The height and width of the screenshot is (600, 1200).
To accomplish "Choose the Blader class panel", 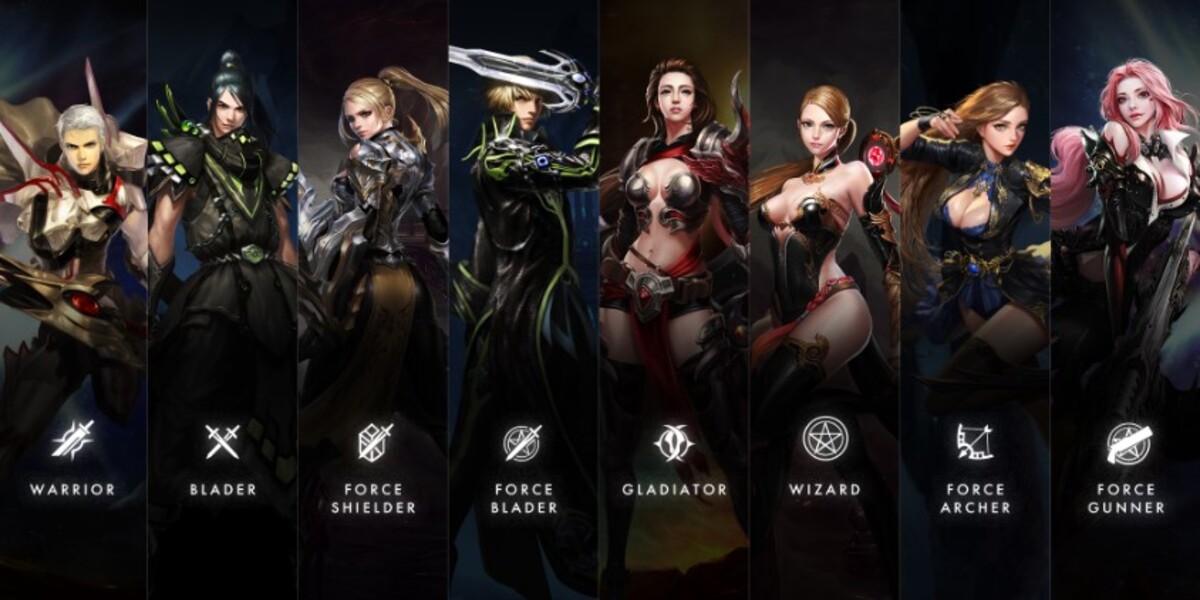I will tap(223, 300).
